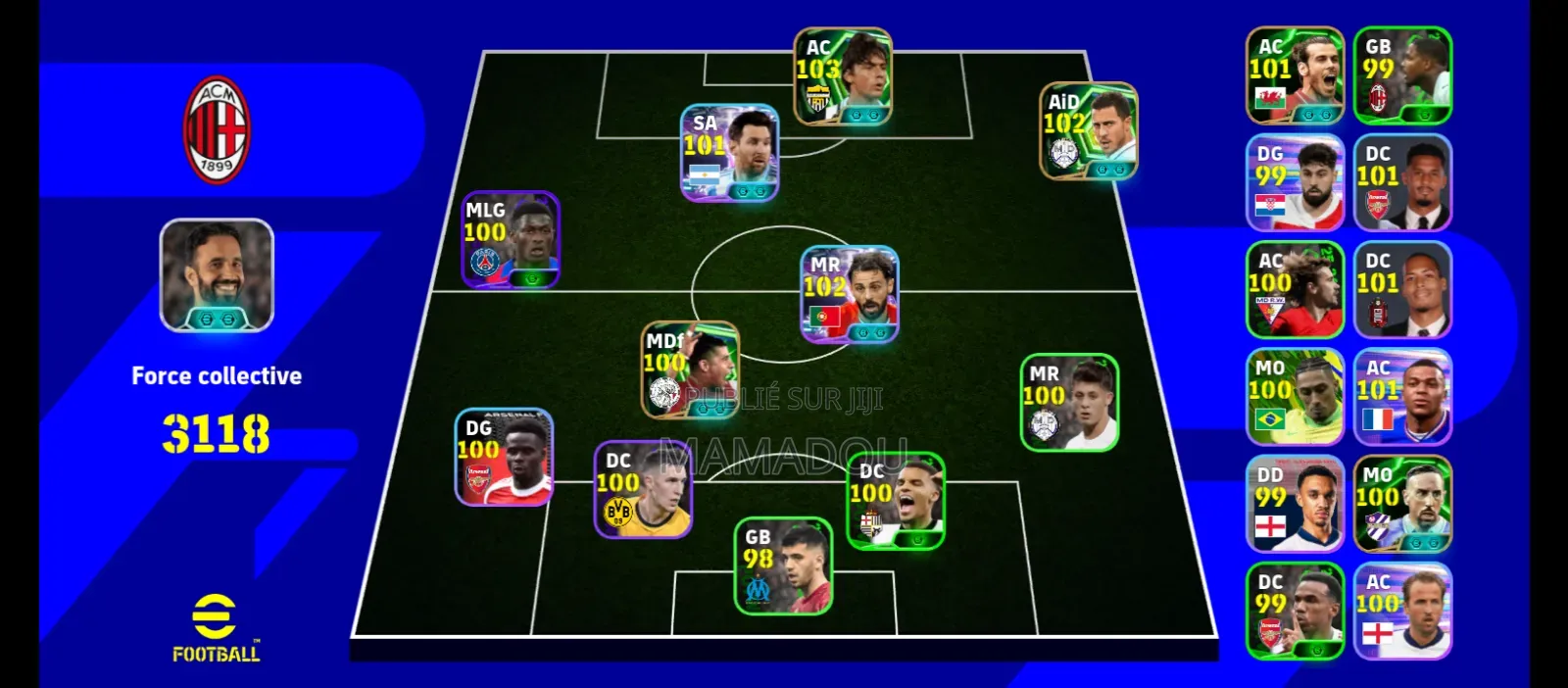
Task: Select the AC 101 France substitute card
Action: click(x=1402, y=397)
